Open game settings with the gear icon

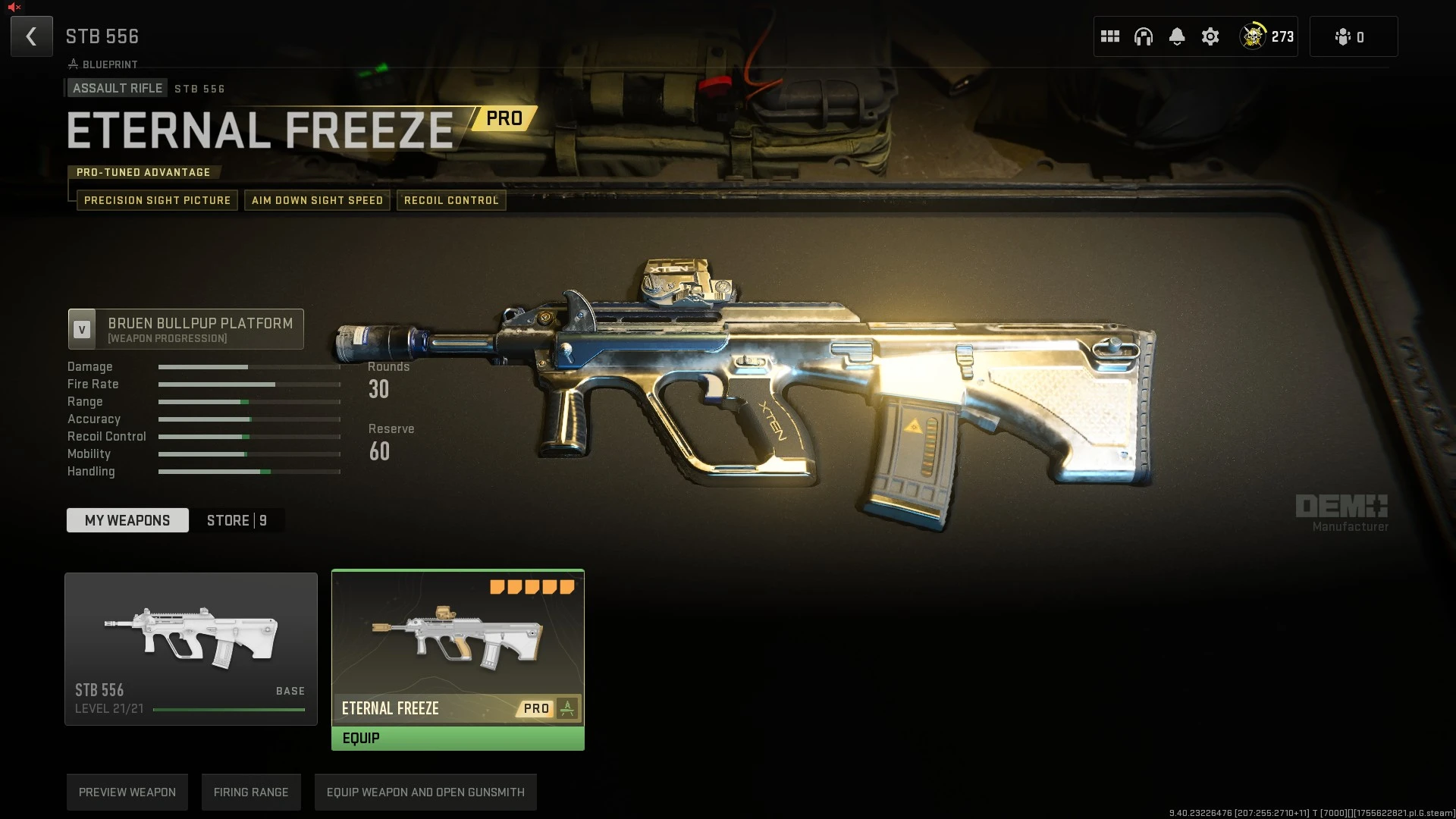click(x=1210, y=36)
